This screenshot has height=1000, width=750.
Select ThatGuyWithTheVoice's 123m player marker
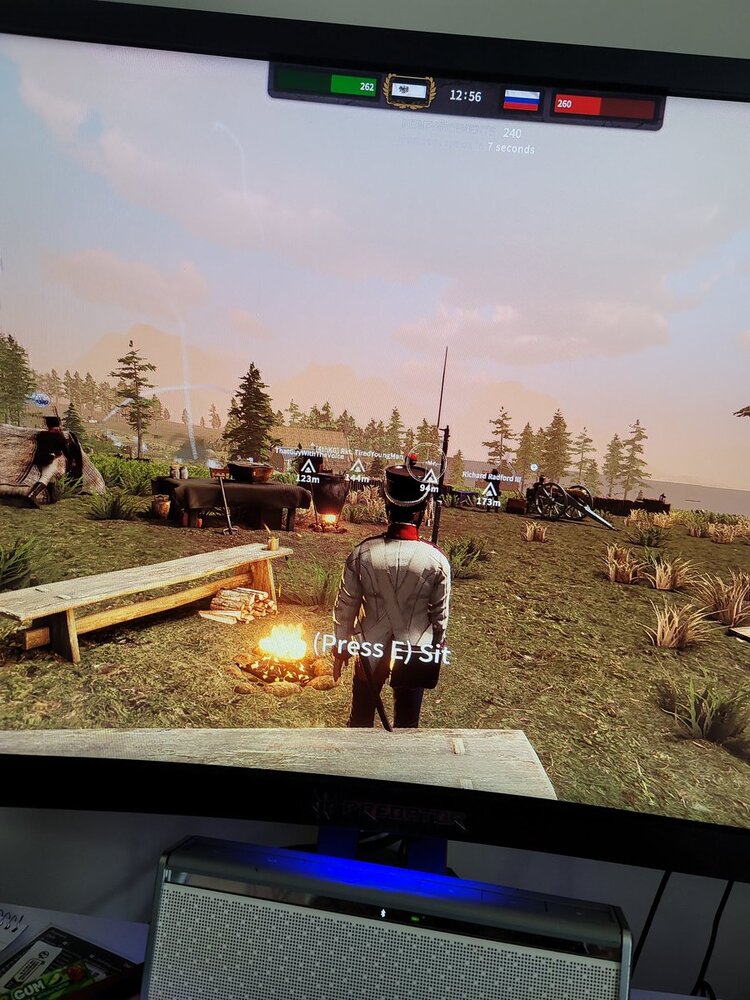point(308,466)
